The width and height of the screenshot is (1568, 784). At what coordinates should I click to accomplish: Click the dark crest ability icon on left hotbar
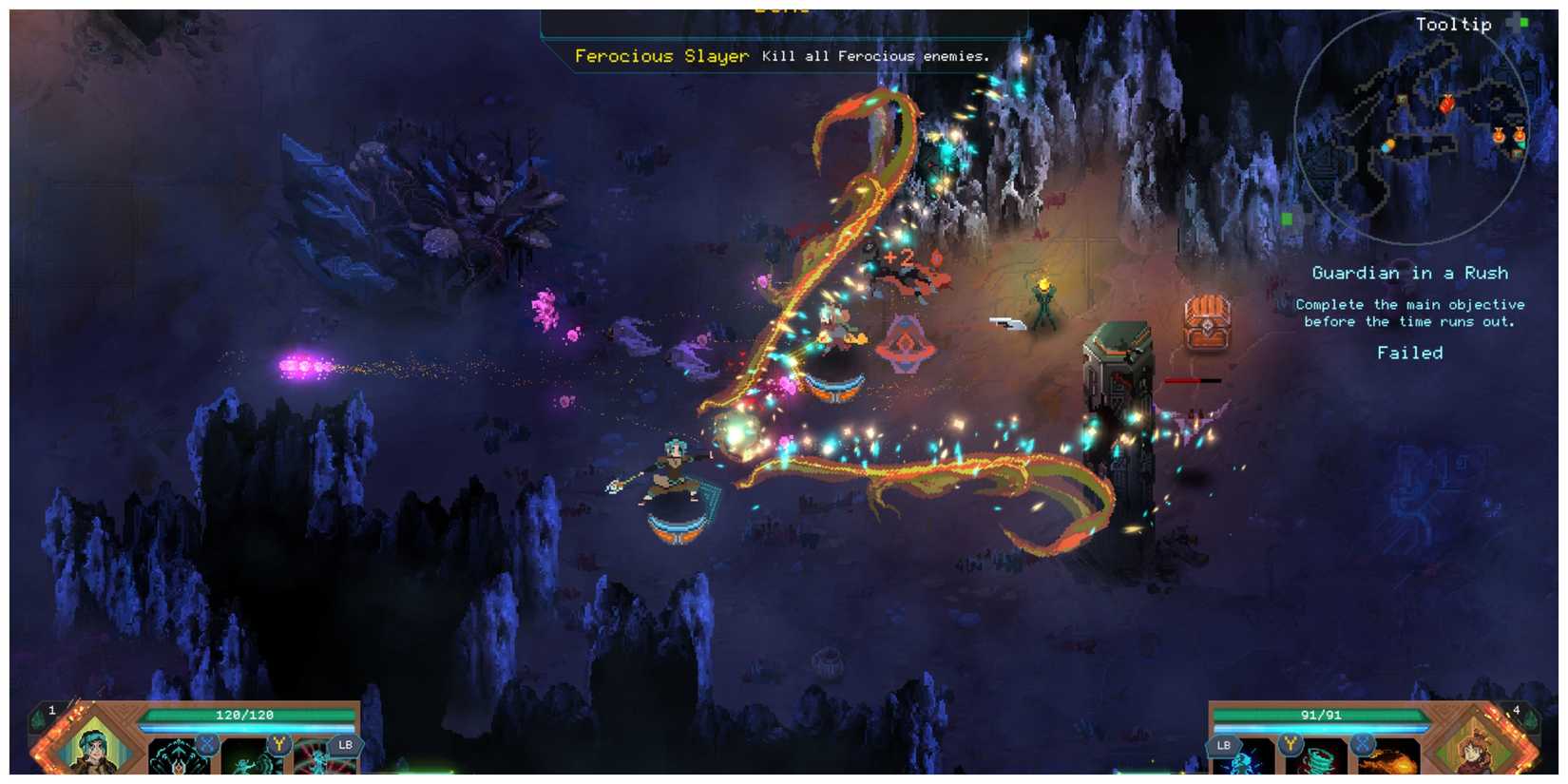tap(176, 762)
